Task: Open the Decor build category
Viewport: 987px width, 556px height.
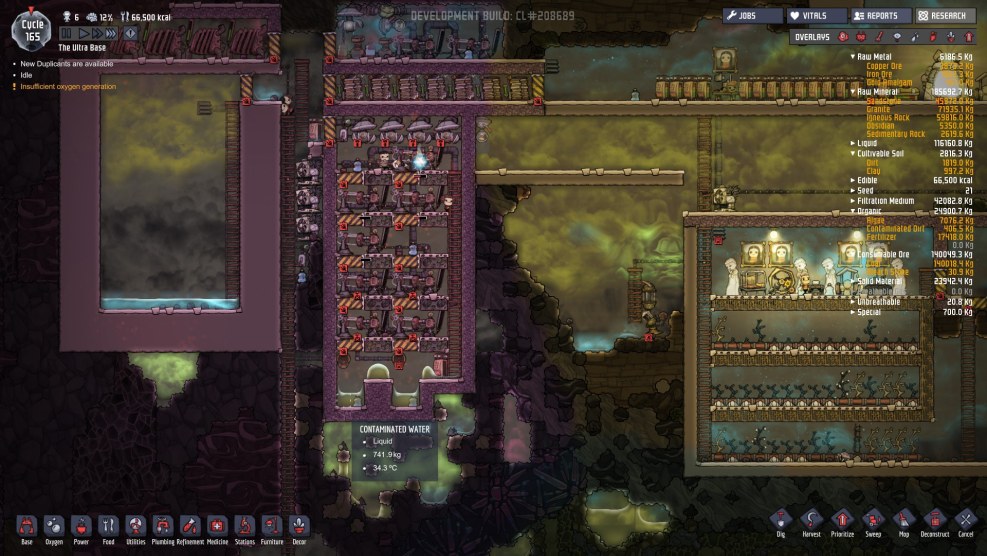Action: 299,526
